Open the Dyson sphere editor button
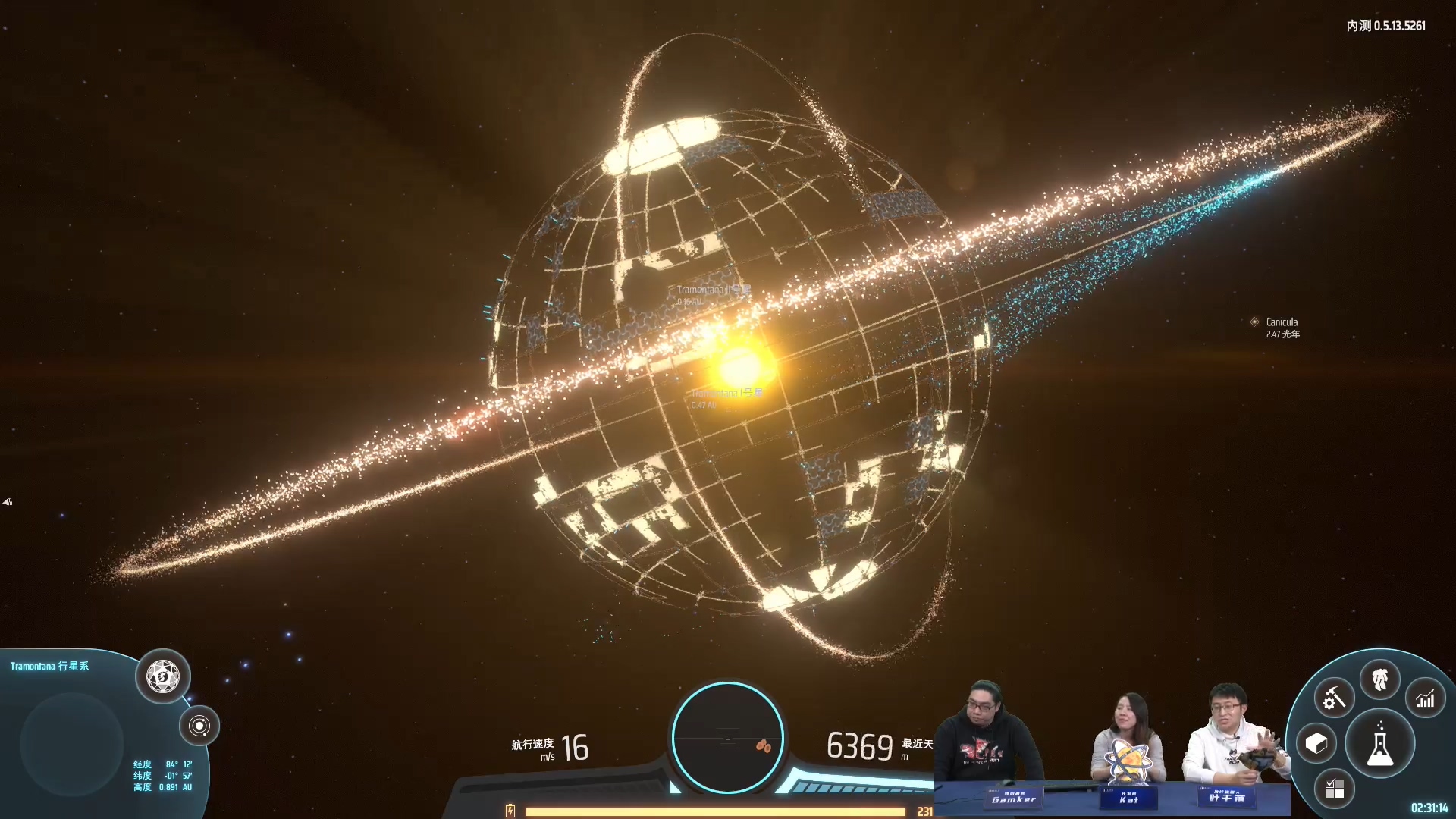The width and height of the screenshot is (1456, 819). (162, 676)
